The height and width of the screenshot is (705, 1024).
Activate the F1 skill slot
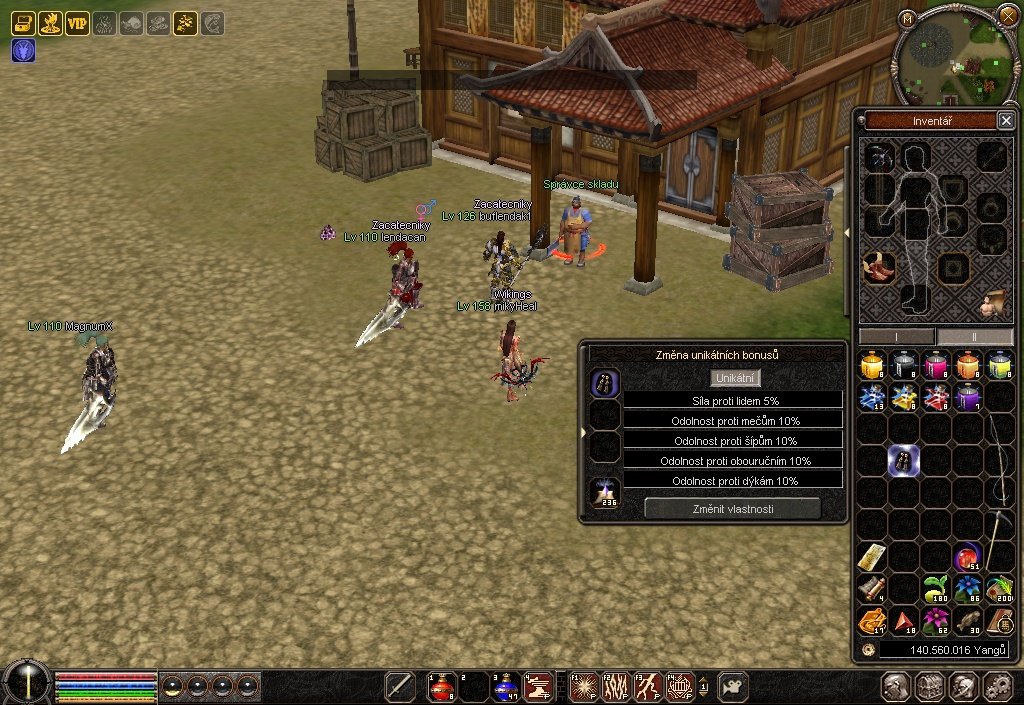coord(585,686)
